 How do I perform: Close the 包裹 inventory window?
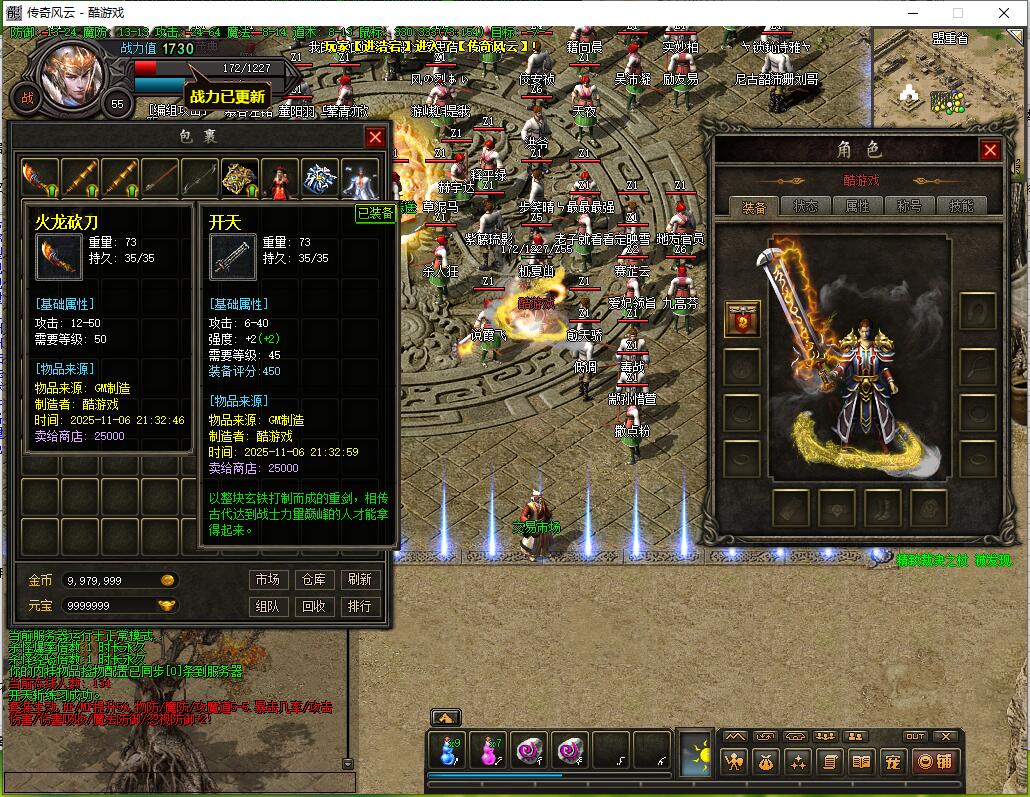[375, 138]
